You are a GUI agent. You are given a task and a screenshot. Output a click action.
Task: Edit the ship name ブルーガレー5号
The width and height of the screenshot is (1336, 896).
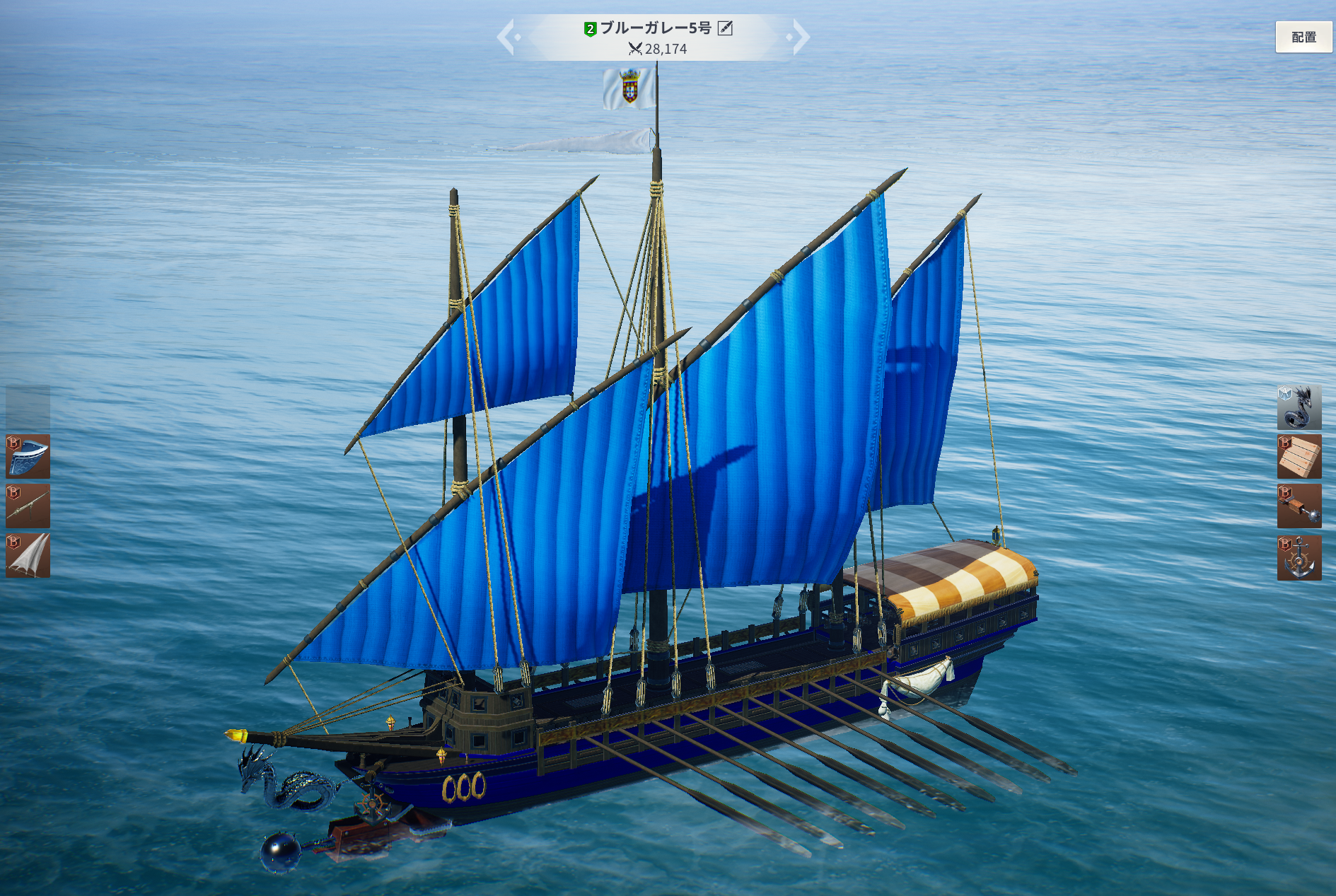pyautogui.click(x=725, y=28)
